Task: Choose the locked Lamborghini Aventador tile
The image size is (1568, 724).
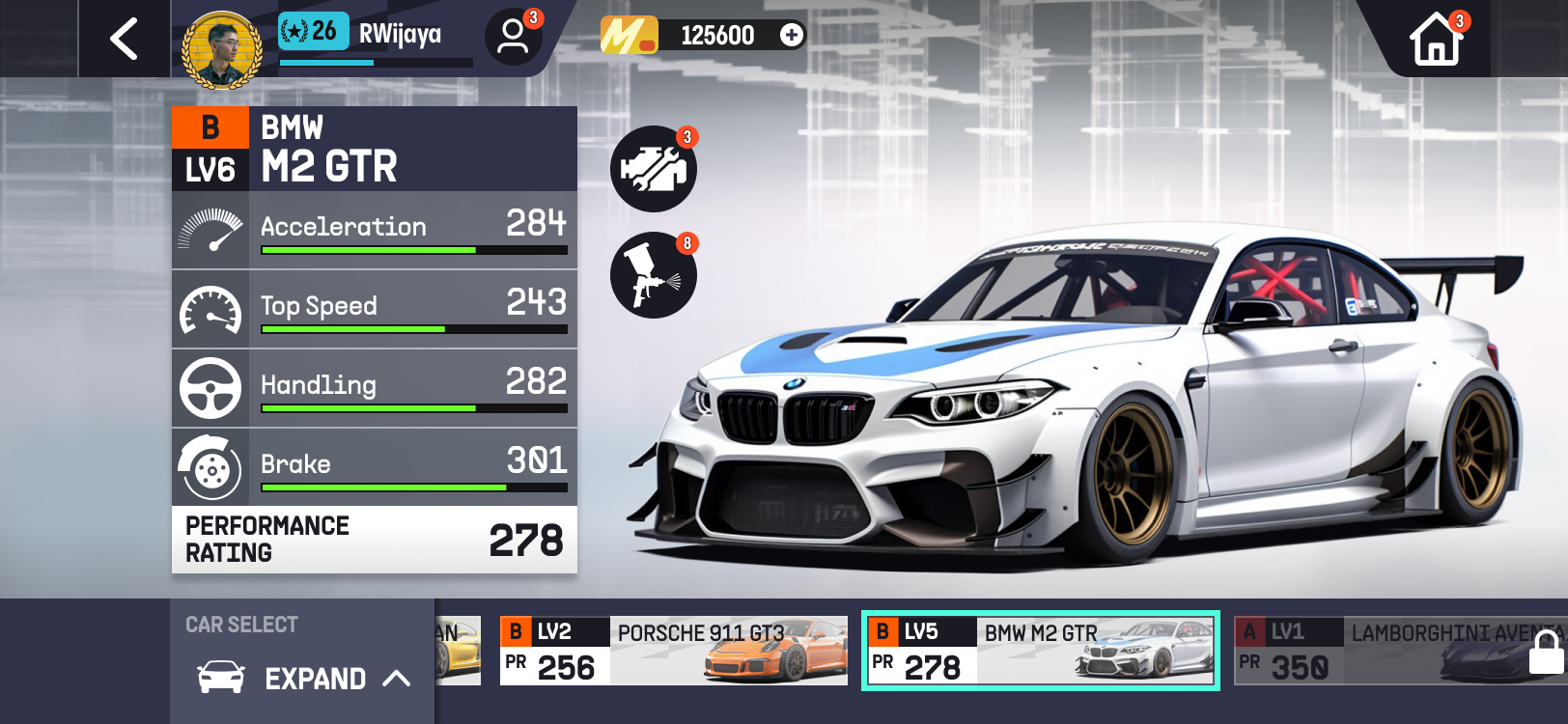Action: pos(1400,651)
